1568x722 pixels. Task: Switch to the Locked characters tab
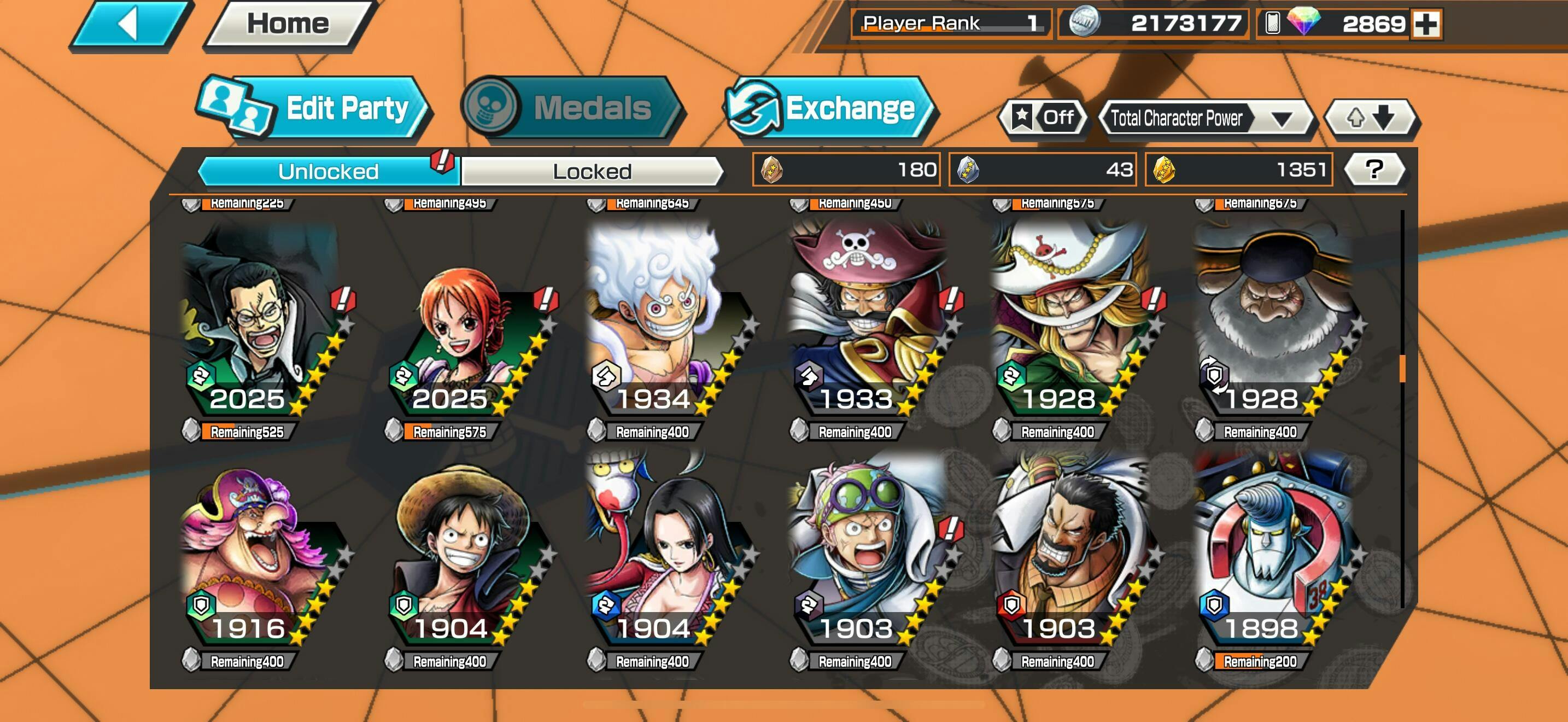[592, 171]
